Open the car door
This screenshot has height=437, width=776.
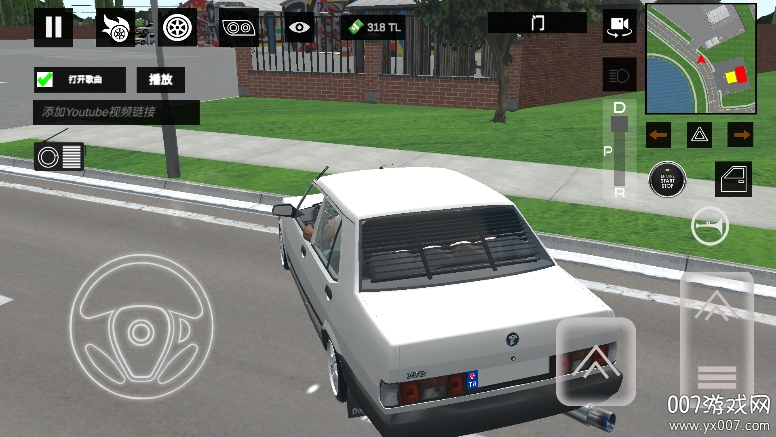[x=733, y=179]
